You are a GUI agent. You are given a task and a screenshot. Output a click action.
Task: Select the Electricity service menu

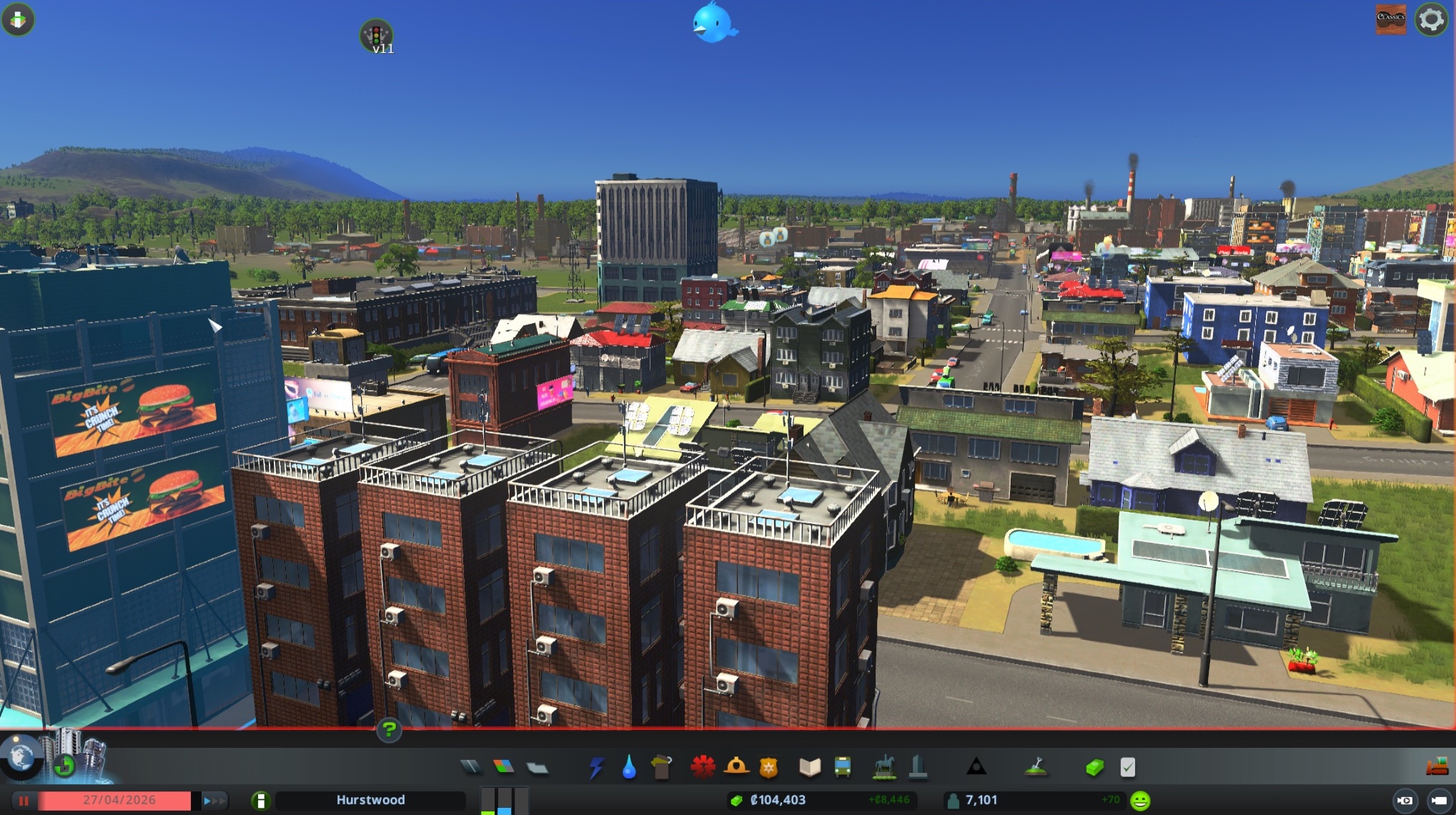595,767
